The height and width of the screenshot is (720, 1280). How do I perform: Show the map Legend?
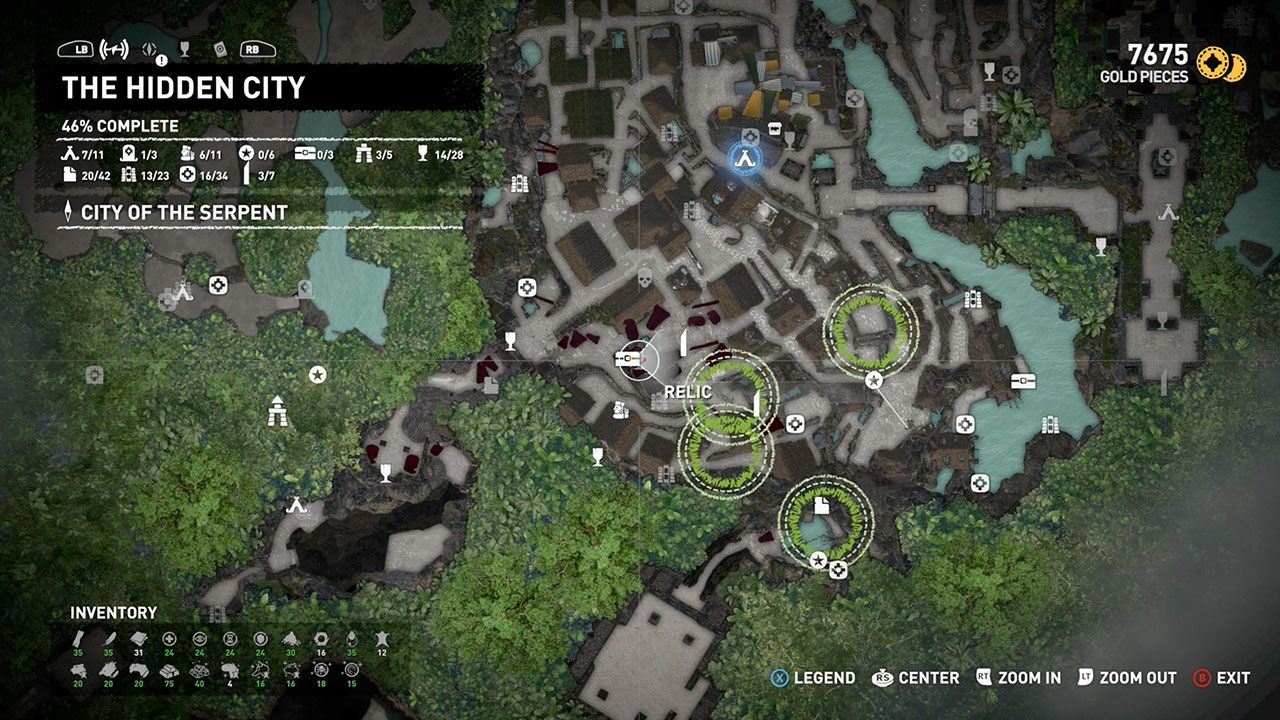[813, 678]
